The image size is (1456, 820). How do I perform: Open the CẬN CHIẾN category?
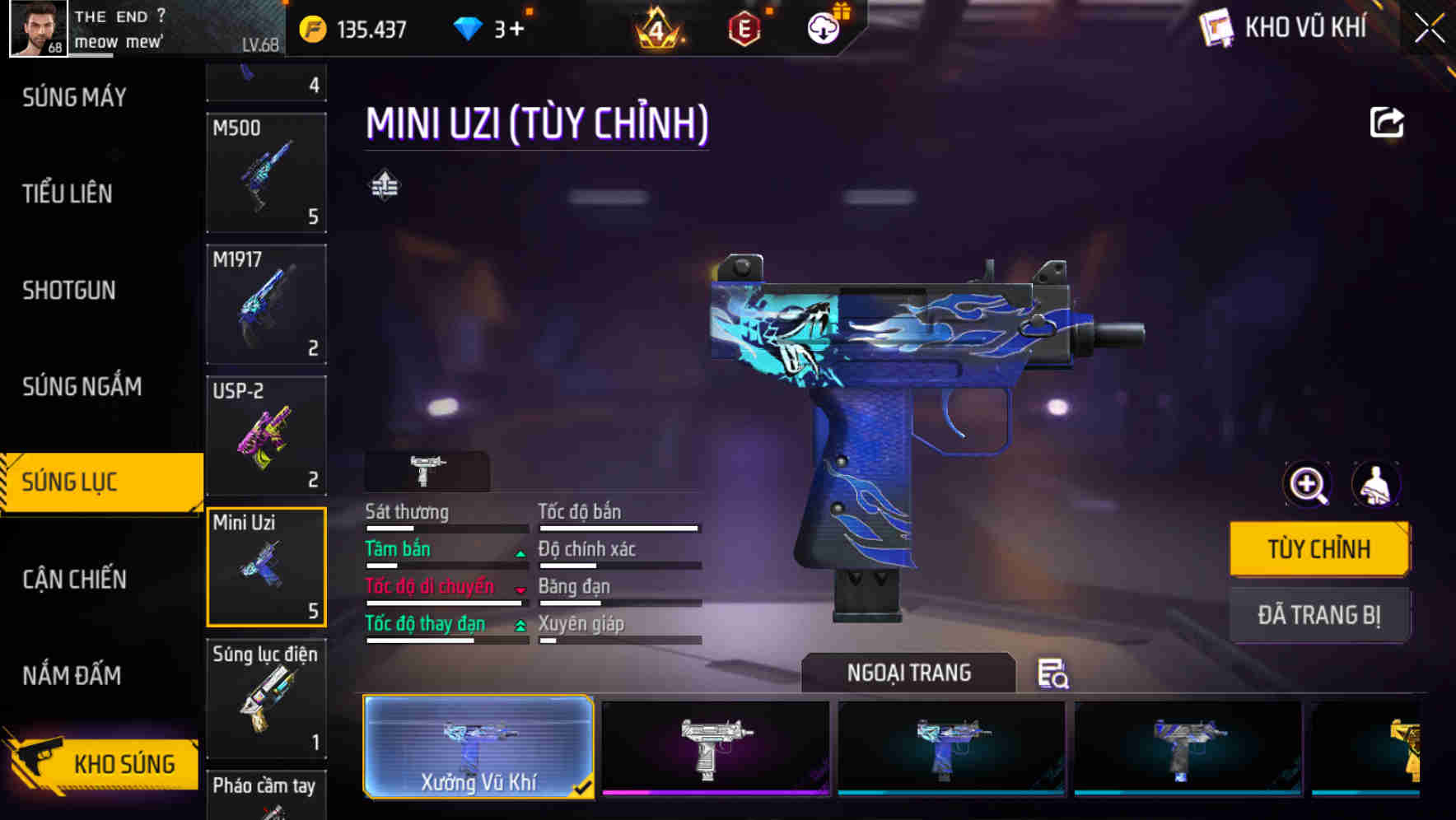click(74, 579)
